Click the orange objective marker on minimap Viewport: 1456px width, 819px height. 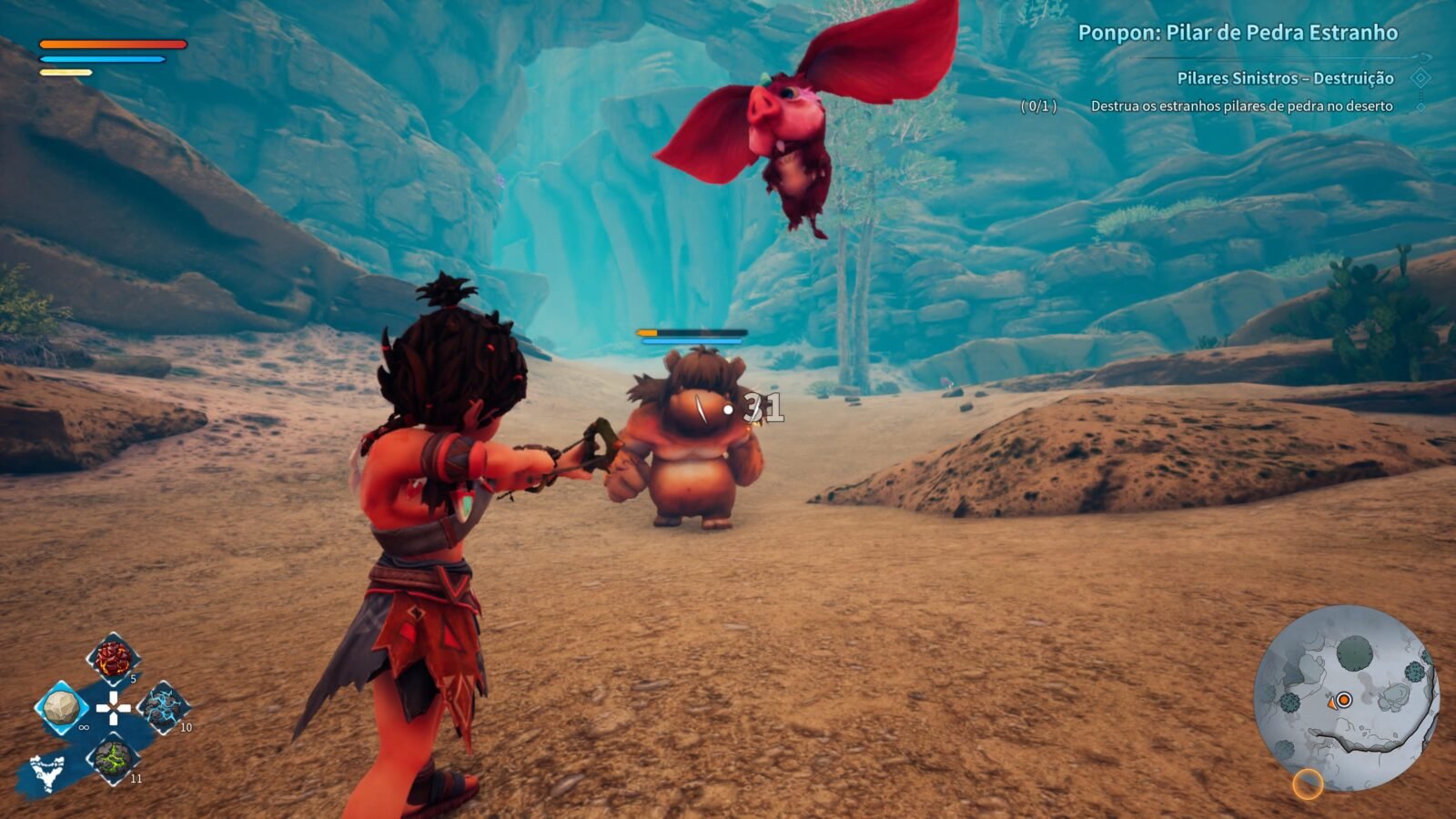coord(1344,700)
